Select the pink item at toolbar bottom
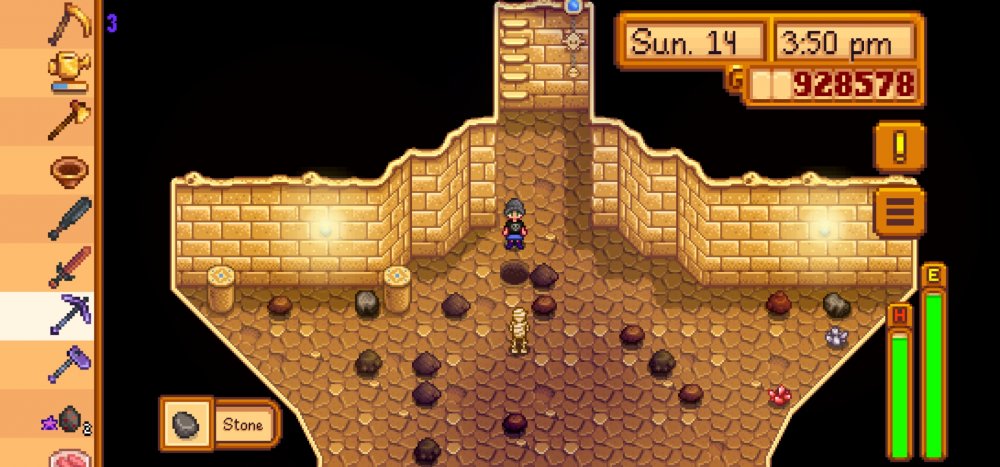Viewport: 1000px width, 467px height. (x=69, y=459)
